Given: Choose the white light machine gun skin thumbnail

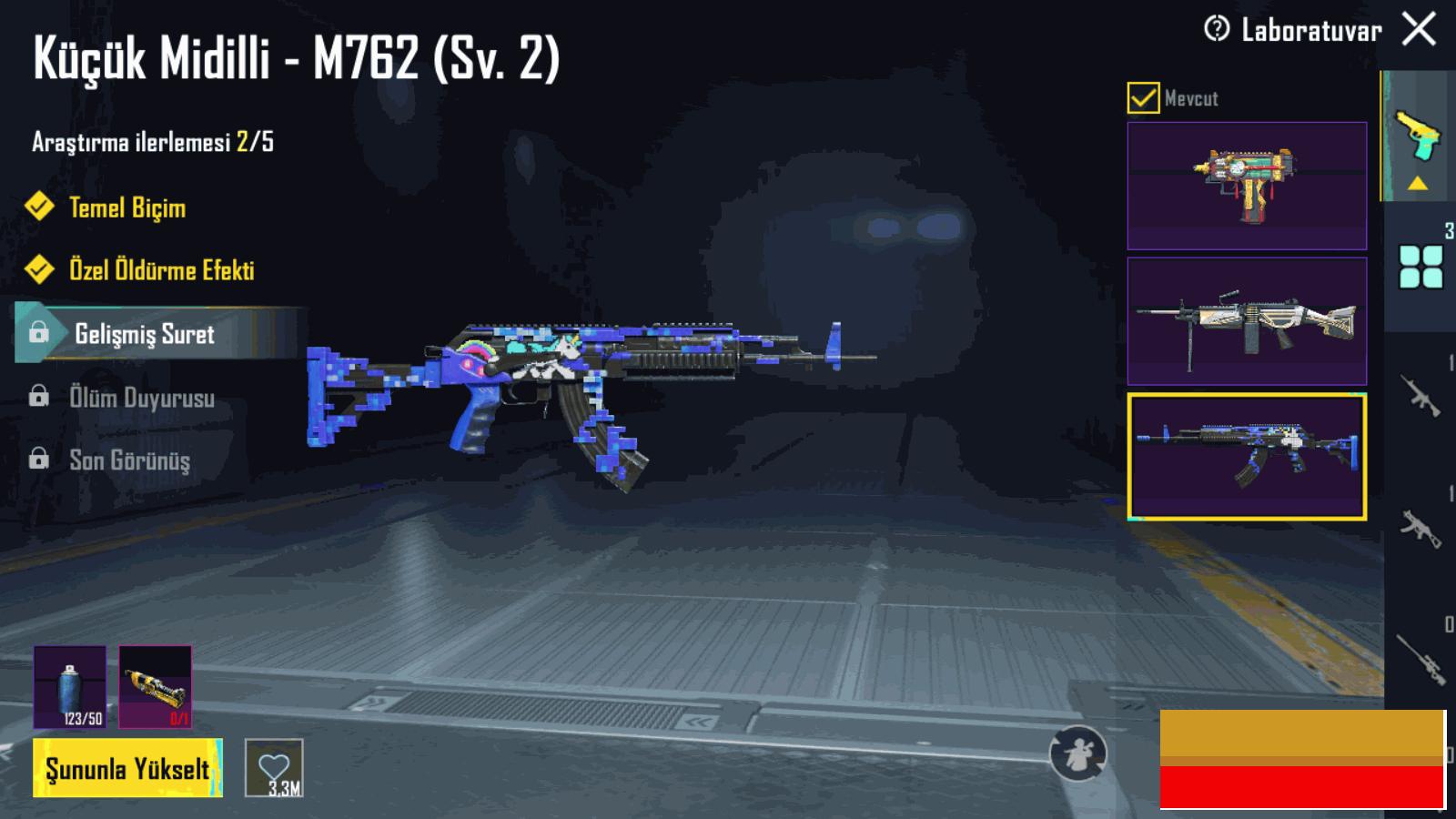Looking at the screenshot, I should click(x=1247, y=321).
